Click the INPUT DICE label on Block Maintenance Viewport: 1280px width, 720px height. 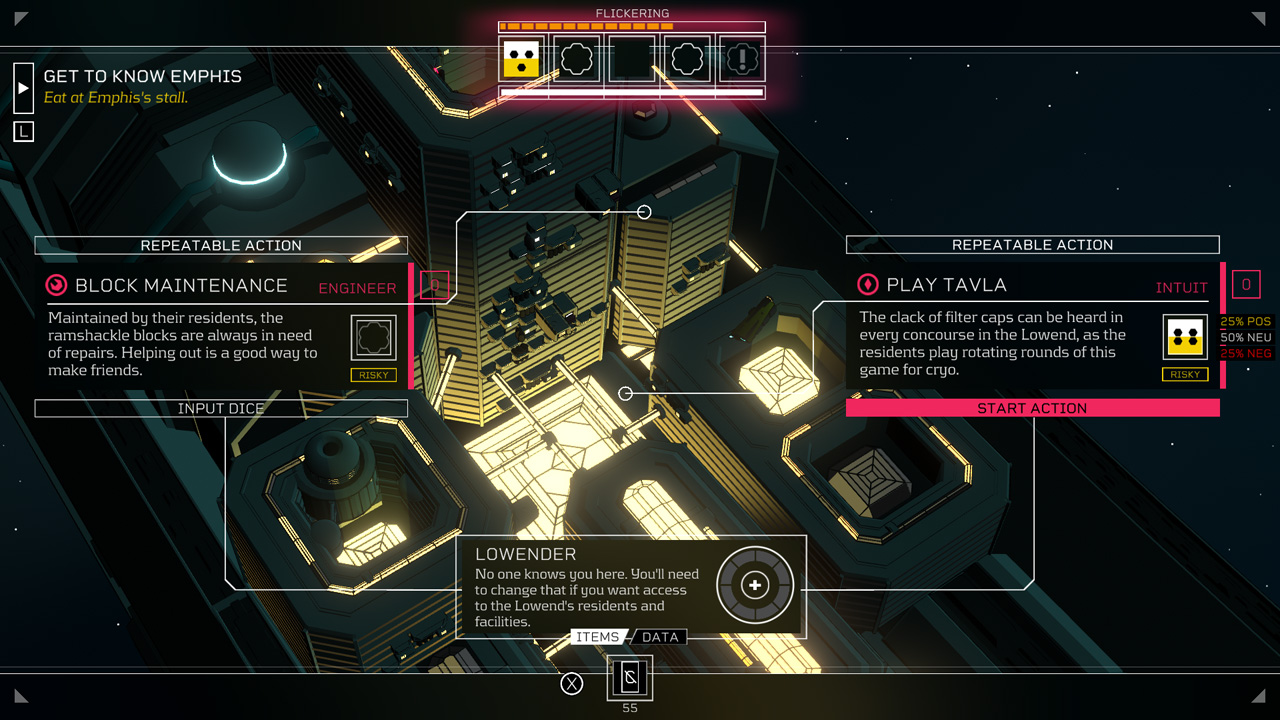221,408
